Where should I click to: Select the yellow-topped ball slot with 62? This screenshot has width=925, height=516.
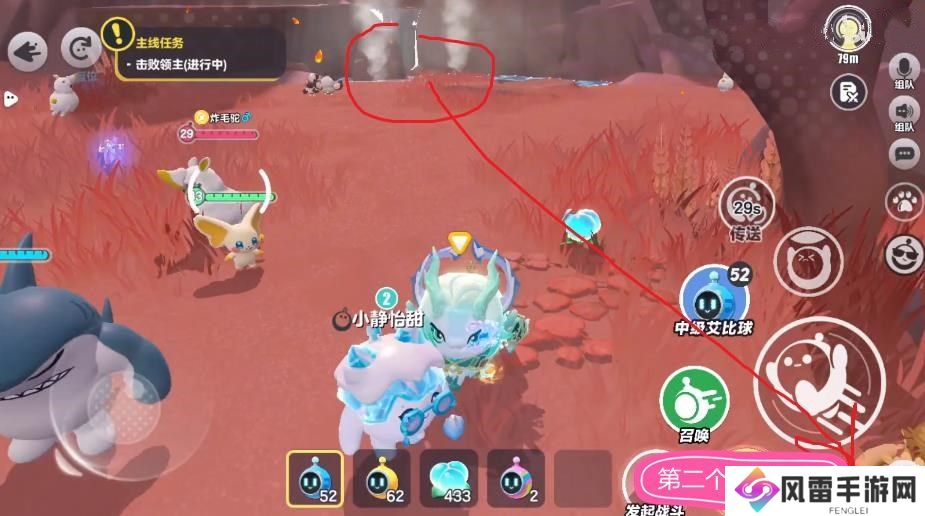[x=382, y=479]
